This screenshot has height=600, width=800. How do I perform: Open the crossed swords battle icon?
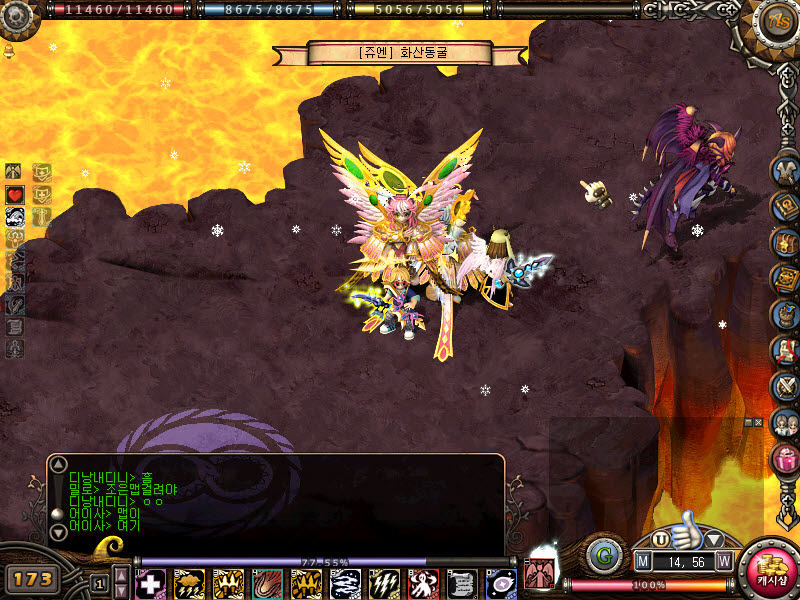[x=785, y=386]
